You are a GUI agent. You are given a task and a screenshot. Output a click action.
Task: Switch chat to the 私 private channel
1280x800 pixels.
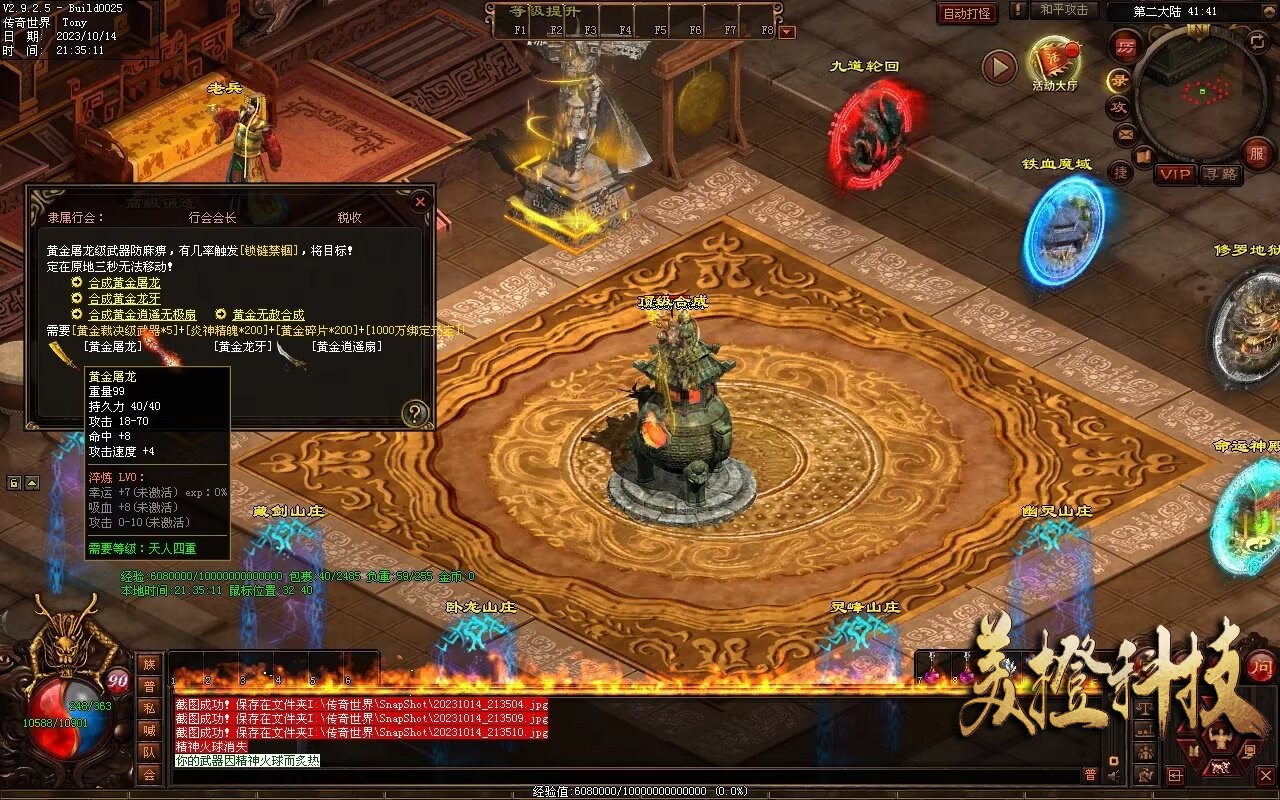coord(149,707)
